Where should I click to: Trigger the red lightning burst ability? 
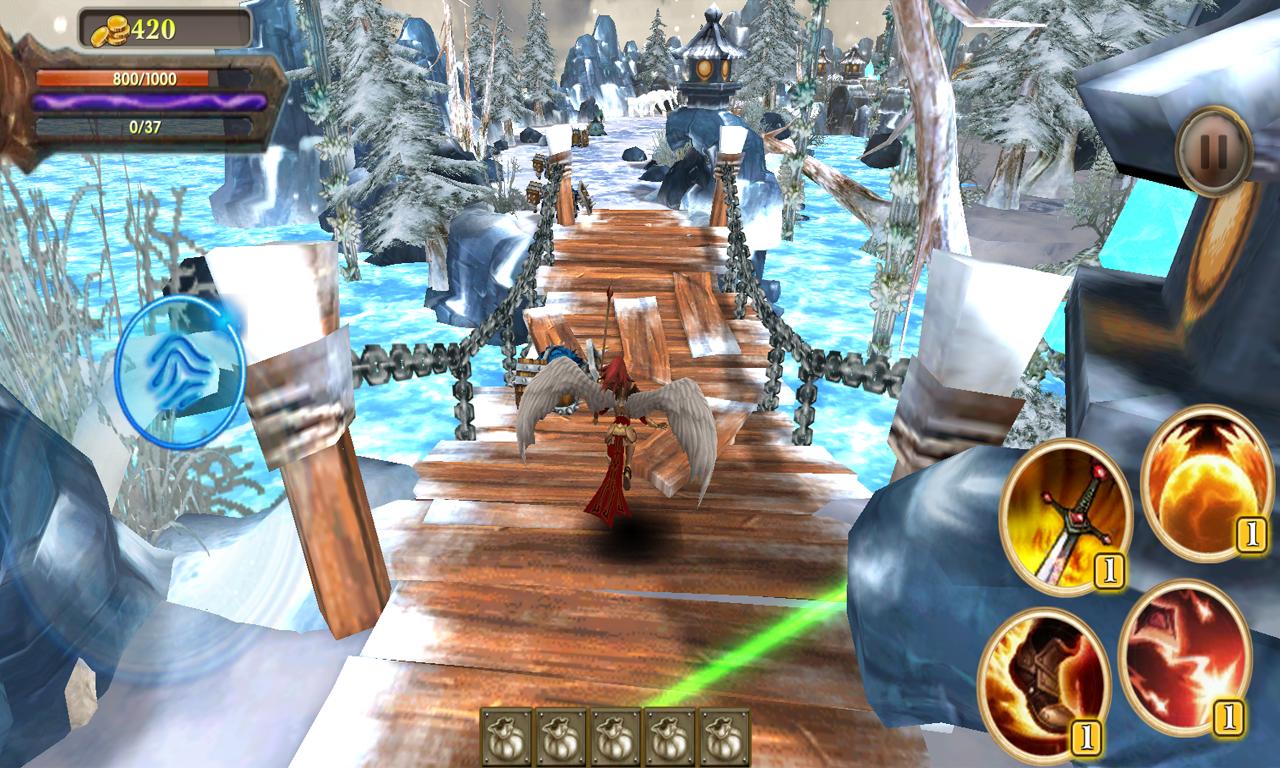coord(1184,657)
